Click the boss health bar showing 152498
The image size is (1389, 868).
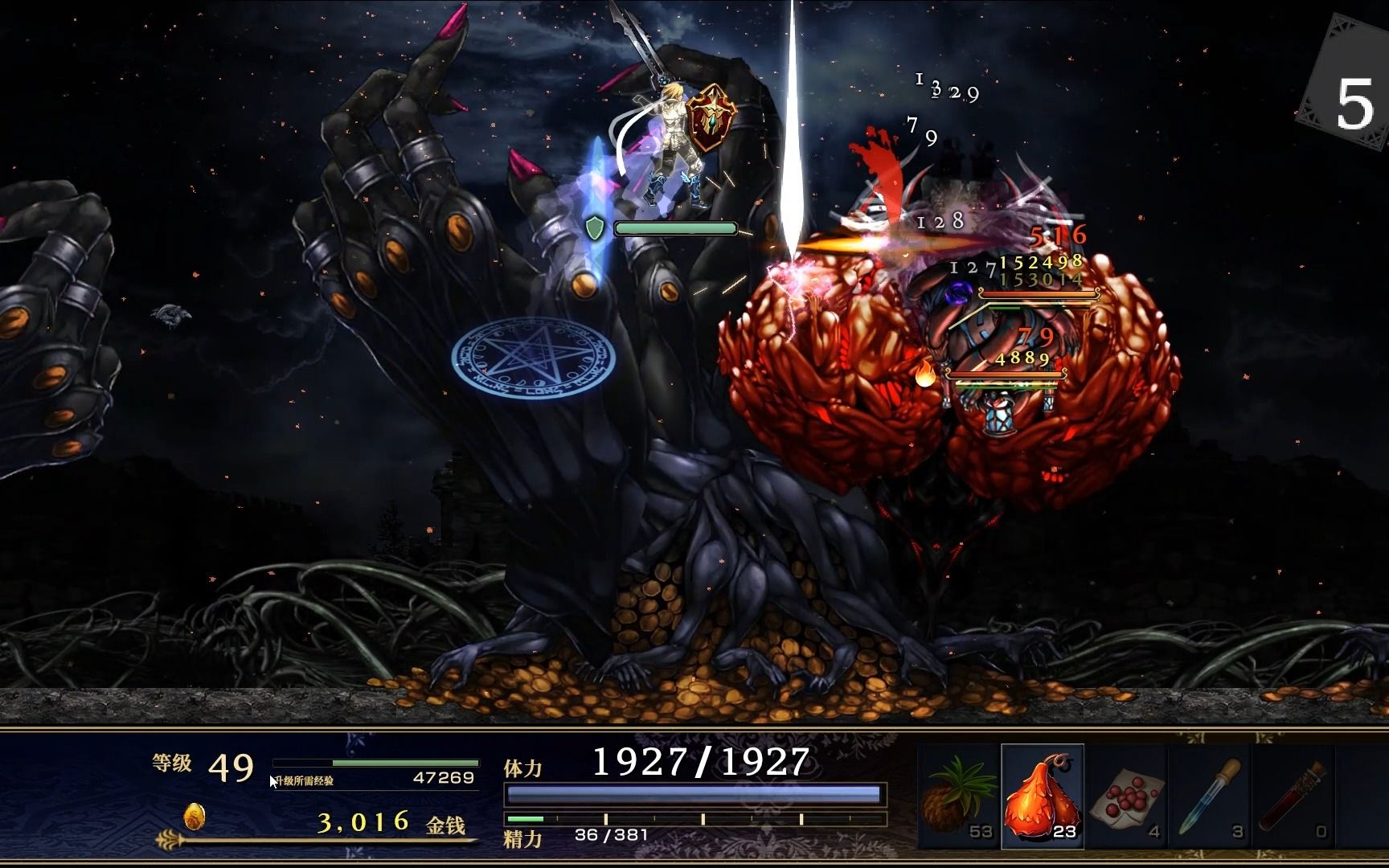point(1036,293)
